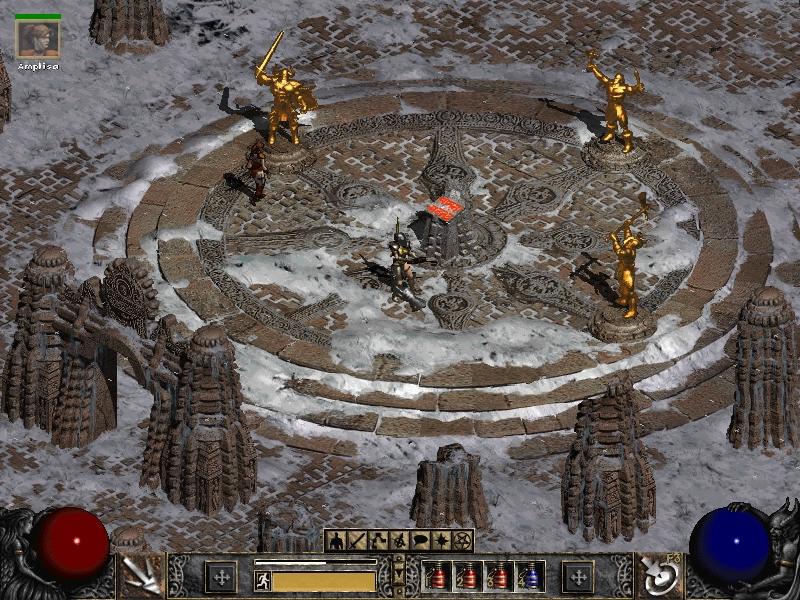Toggle the run/walk button

[263, 580]
